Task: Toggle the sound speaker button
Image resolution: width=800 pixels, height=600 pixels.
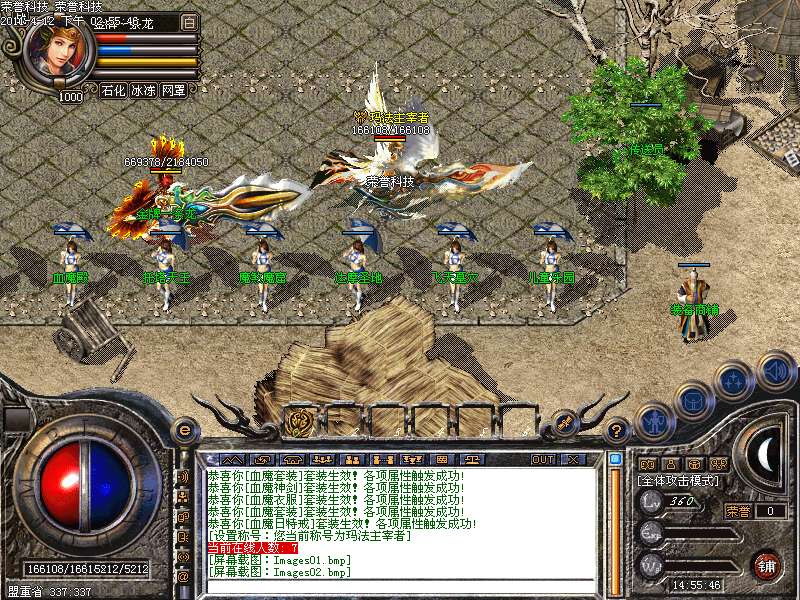Action: tap(775, 371)
